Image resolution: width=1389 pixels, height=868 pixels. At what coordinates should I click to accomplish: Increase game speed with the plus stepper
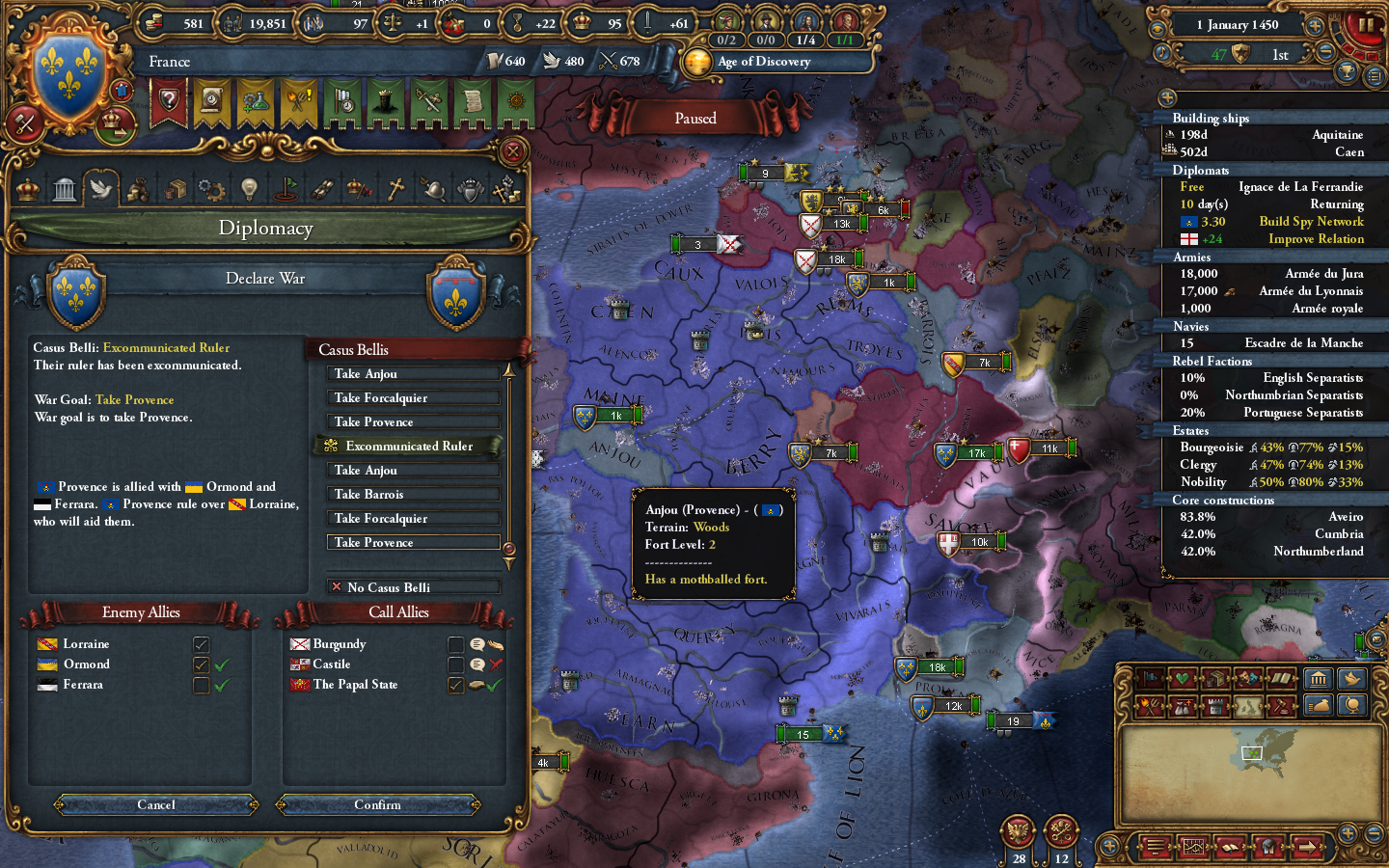coord(1314,26)
